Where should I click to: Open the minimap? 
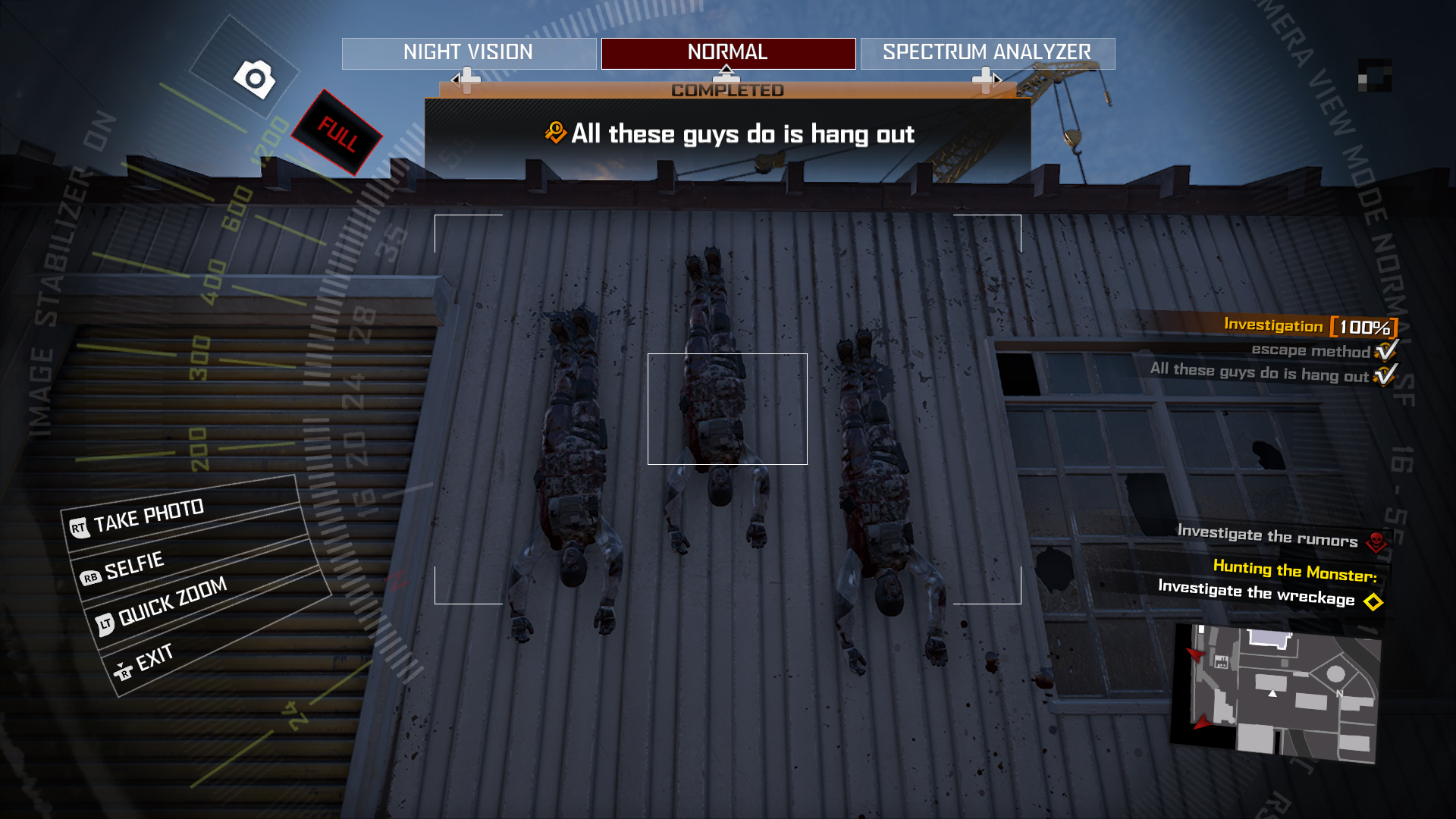pyautogui.click(x=1277, y=692)
